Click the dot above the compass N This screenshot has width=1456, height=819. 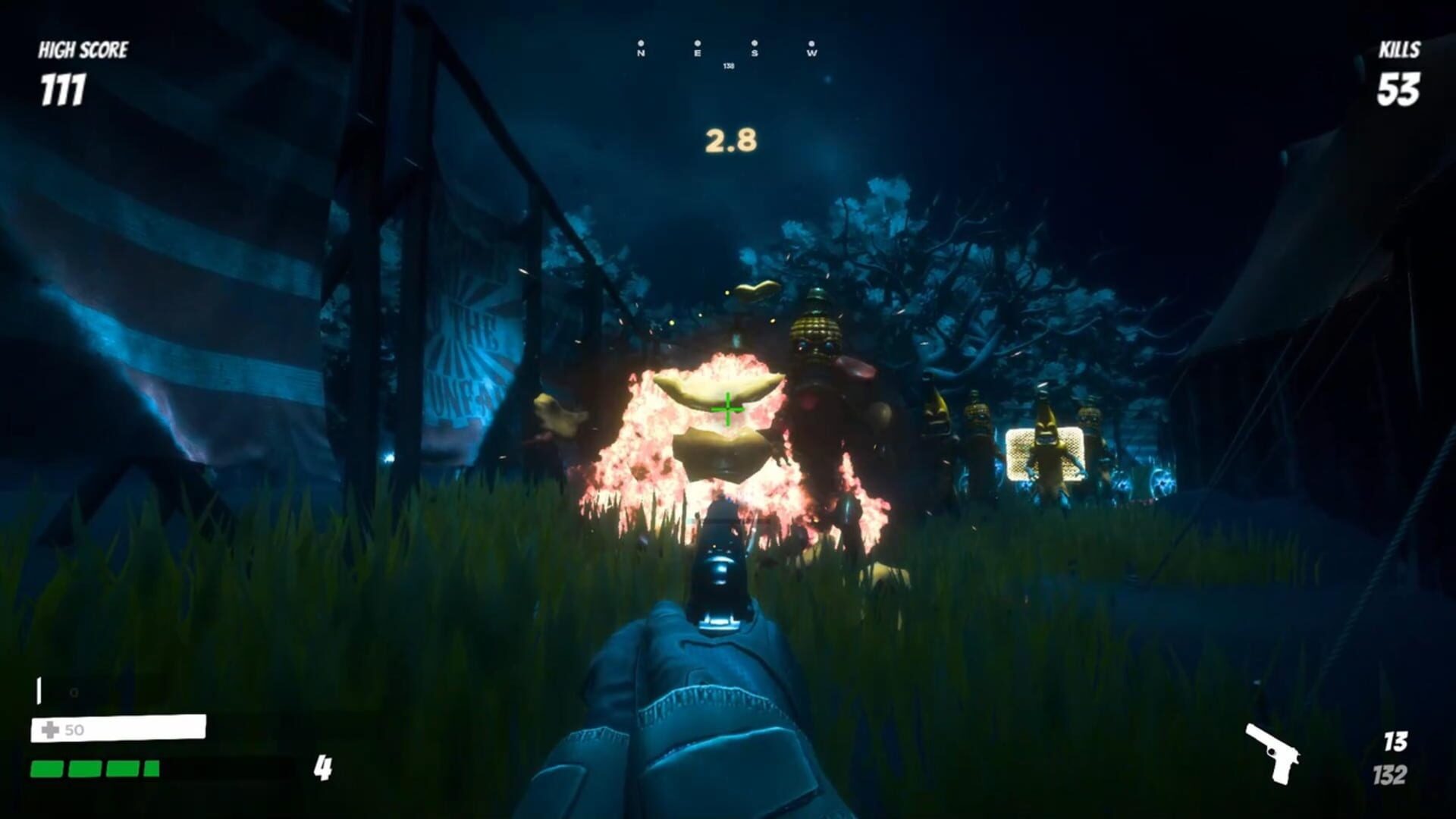point(641,43)
